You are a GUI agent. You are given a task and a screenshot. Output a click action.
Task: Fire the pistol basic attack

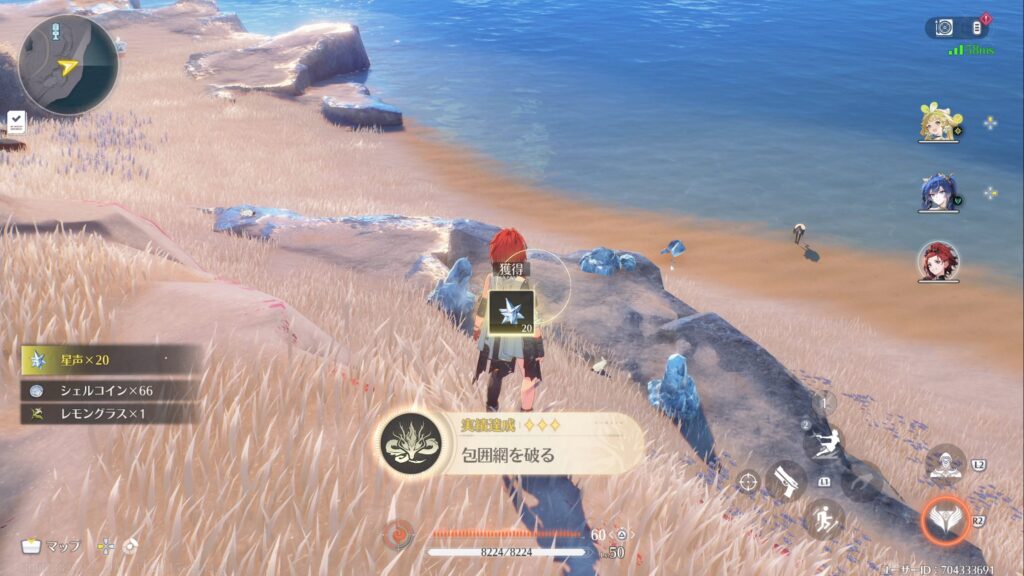pyautogui.click(x=785, y=481)
